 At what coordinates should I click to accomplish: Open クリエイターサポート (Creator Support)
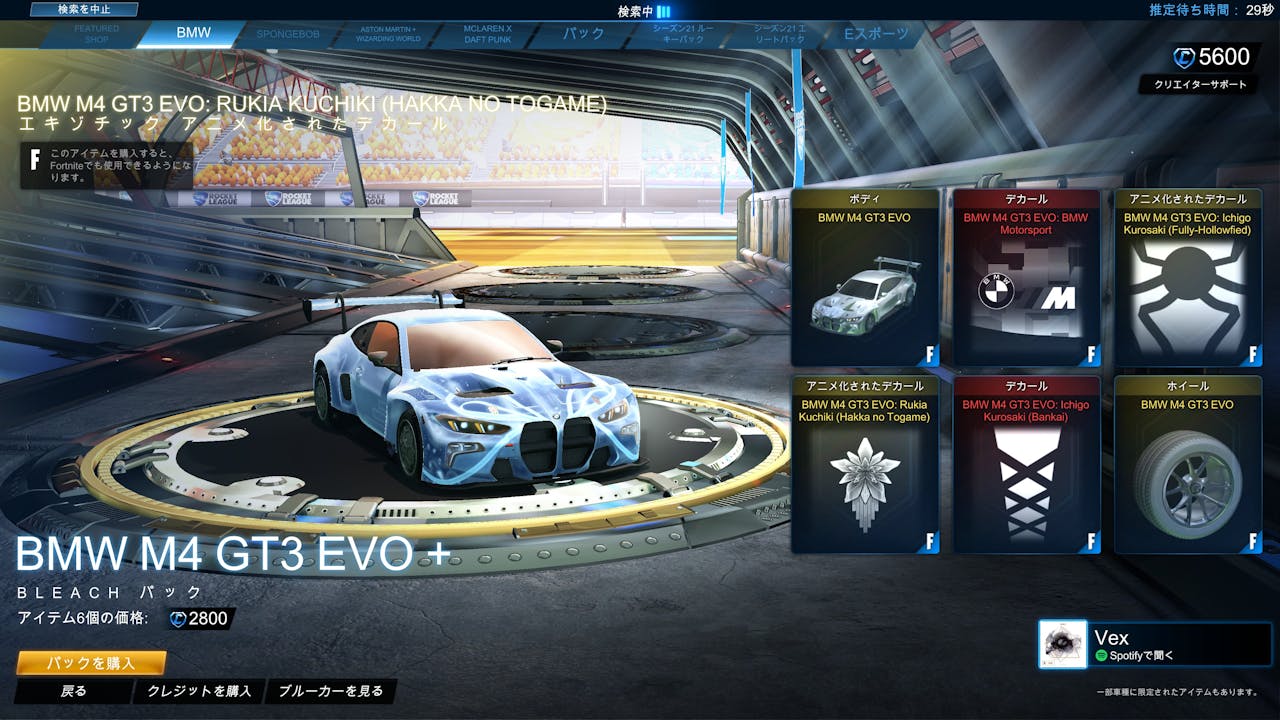1199,85
